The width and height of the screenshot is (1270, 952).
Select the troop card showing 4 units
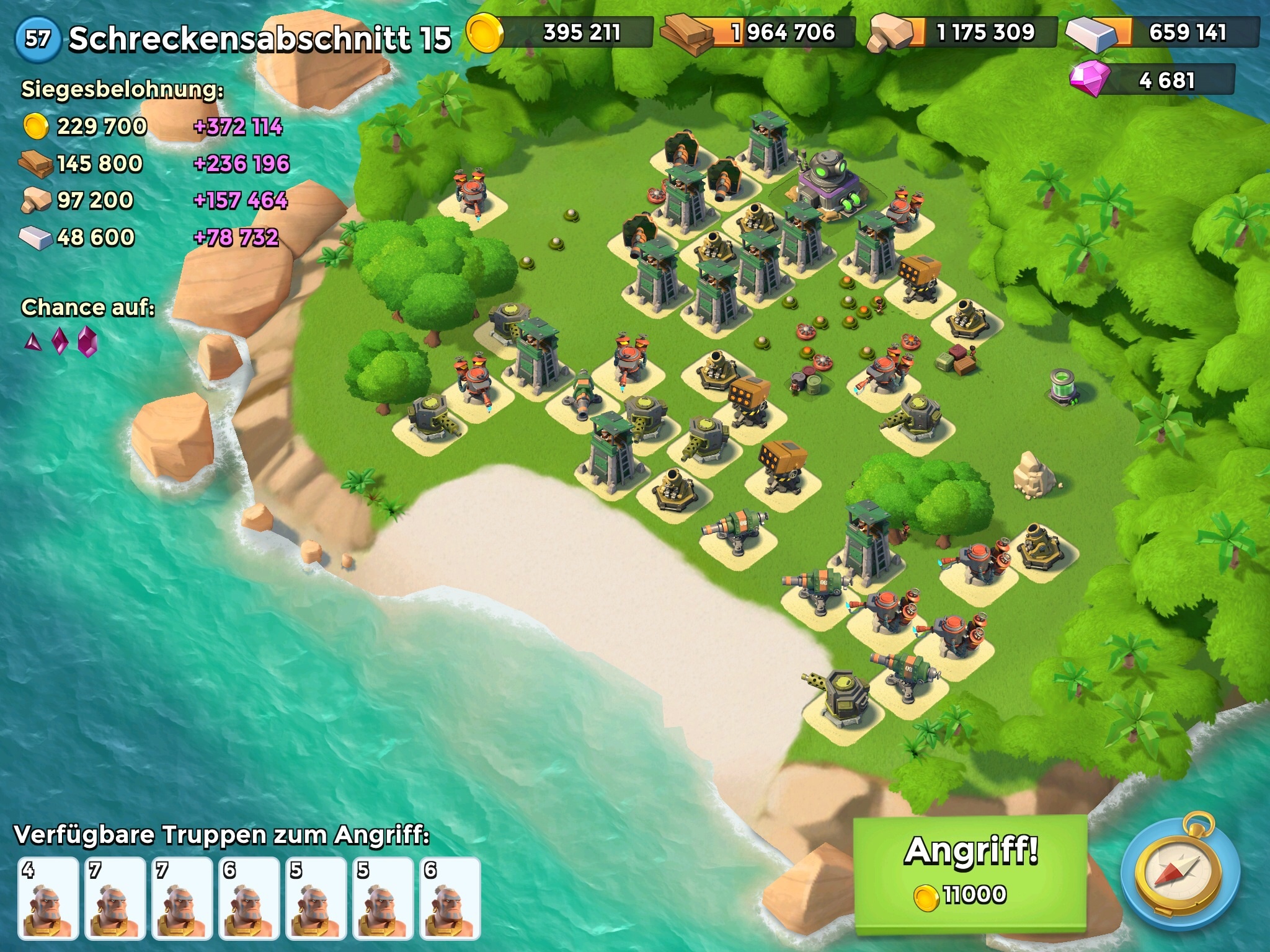click(x=48, y=897)
